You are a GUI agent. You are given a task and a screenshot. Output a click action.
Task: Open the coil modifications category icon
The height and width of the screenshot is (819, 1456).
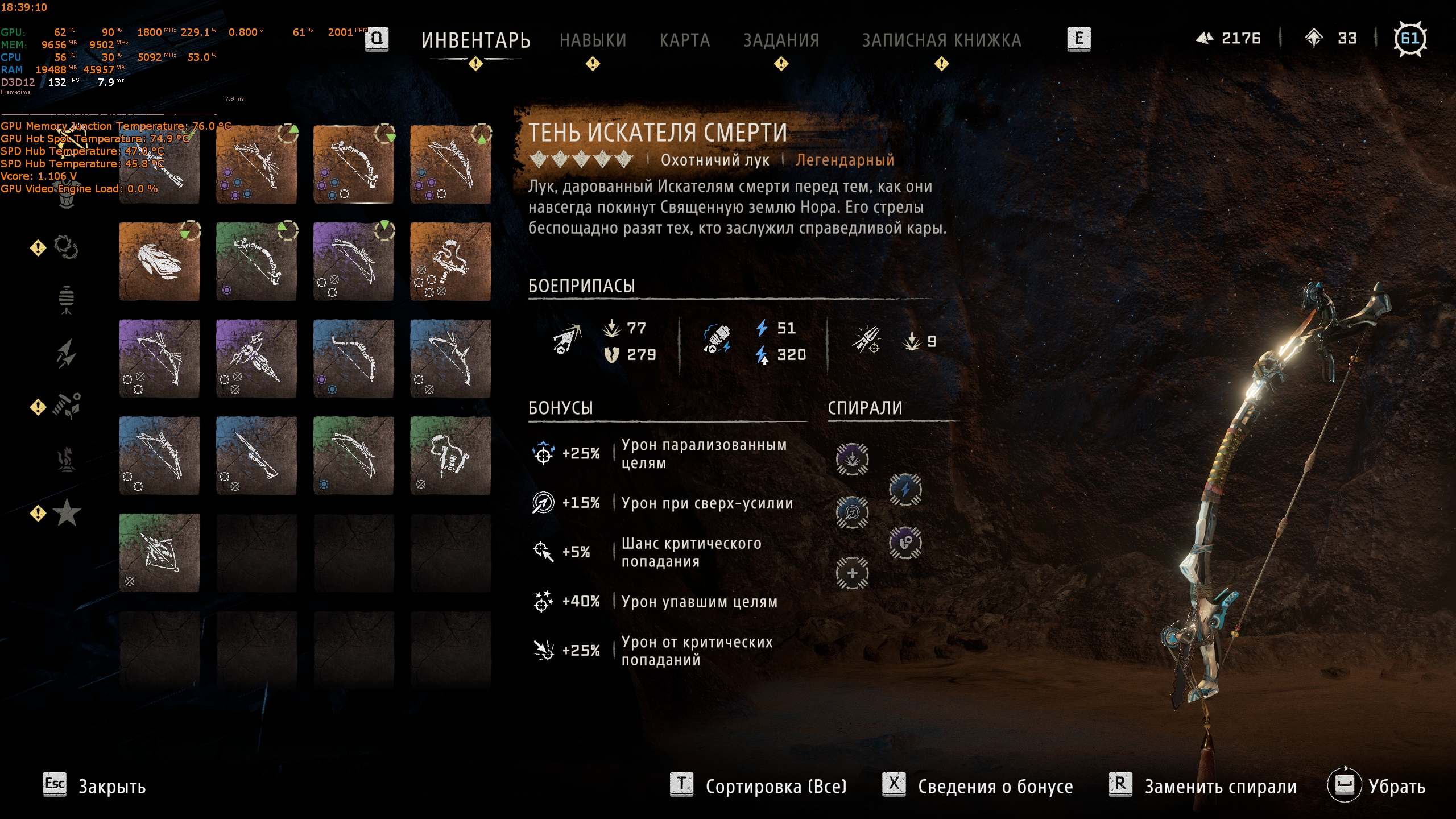66,247
